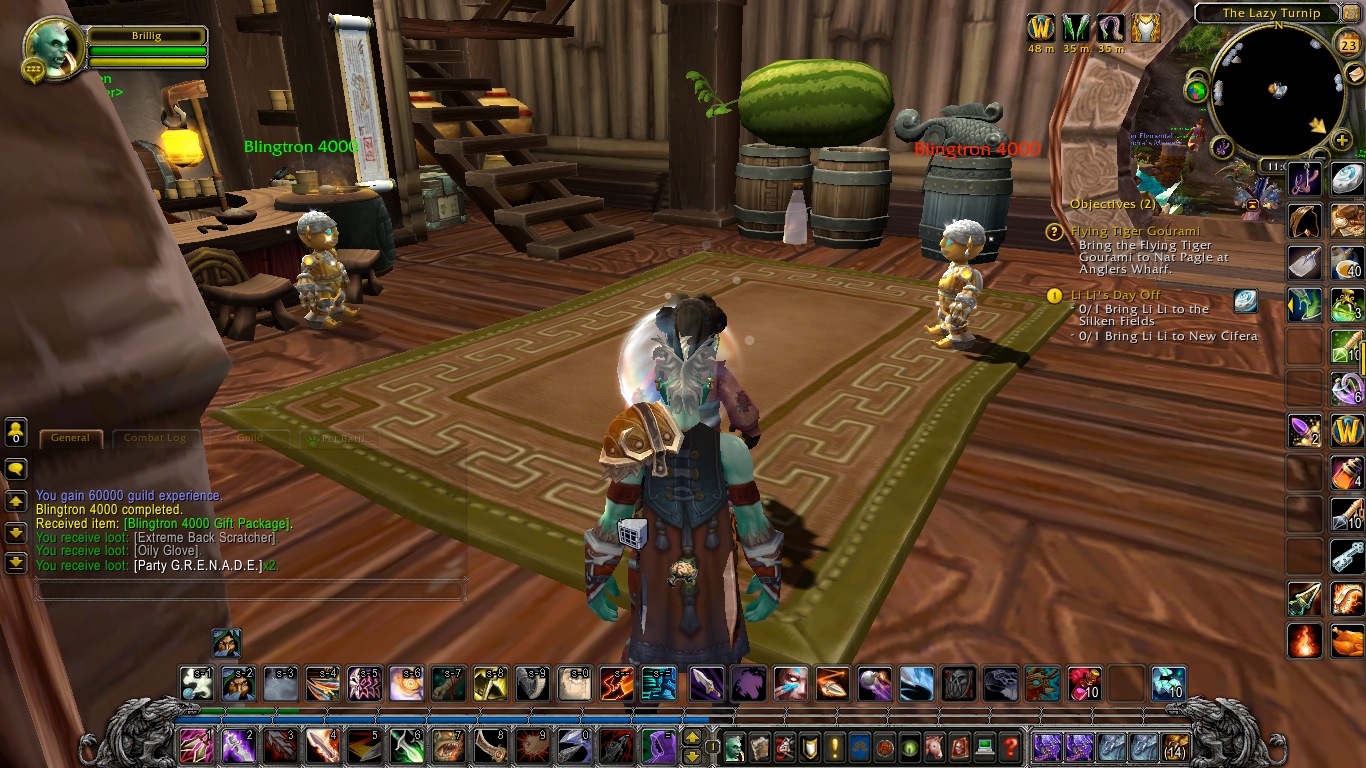
Task: Open the chat speech bubble menu
Action: point(16,469)
